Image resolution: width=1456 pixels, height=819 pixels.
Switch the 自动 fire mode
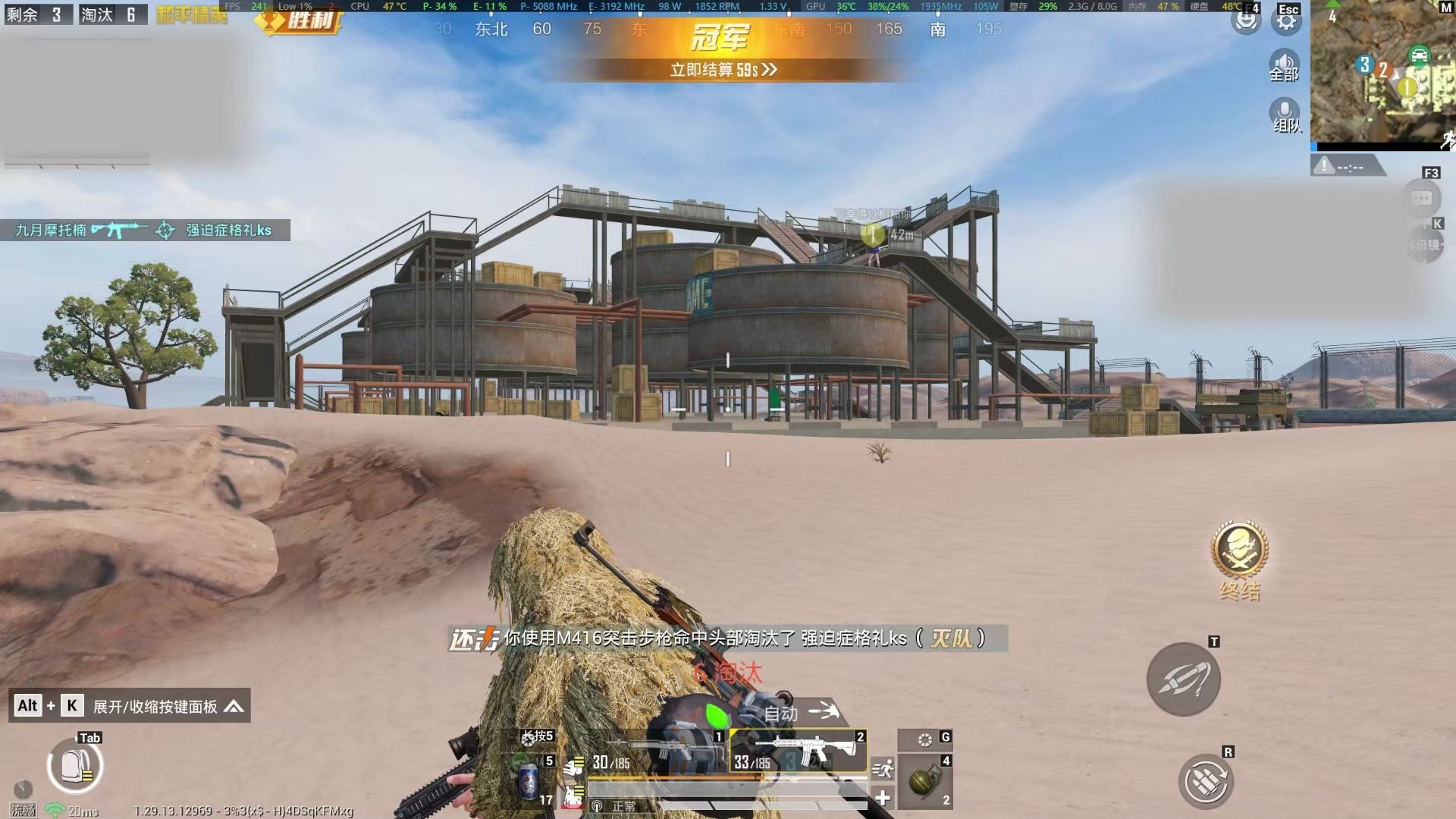(x=798, y=713)
